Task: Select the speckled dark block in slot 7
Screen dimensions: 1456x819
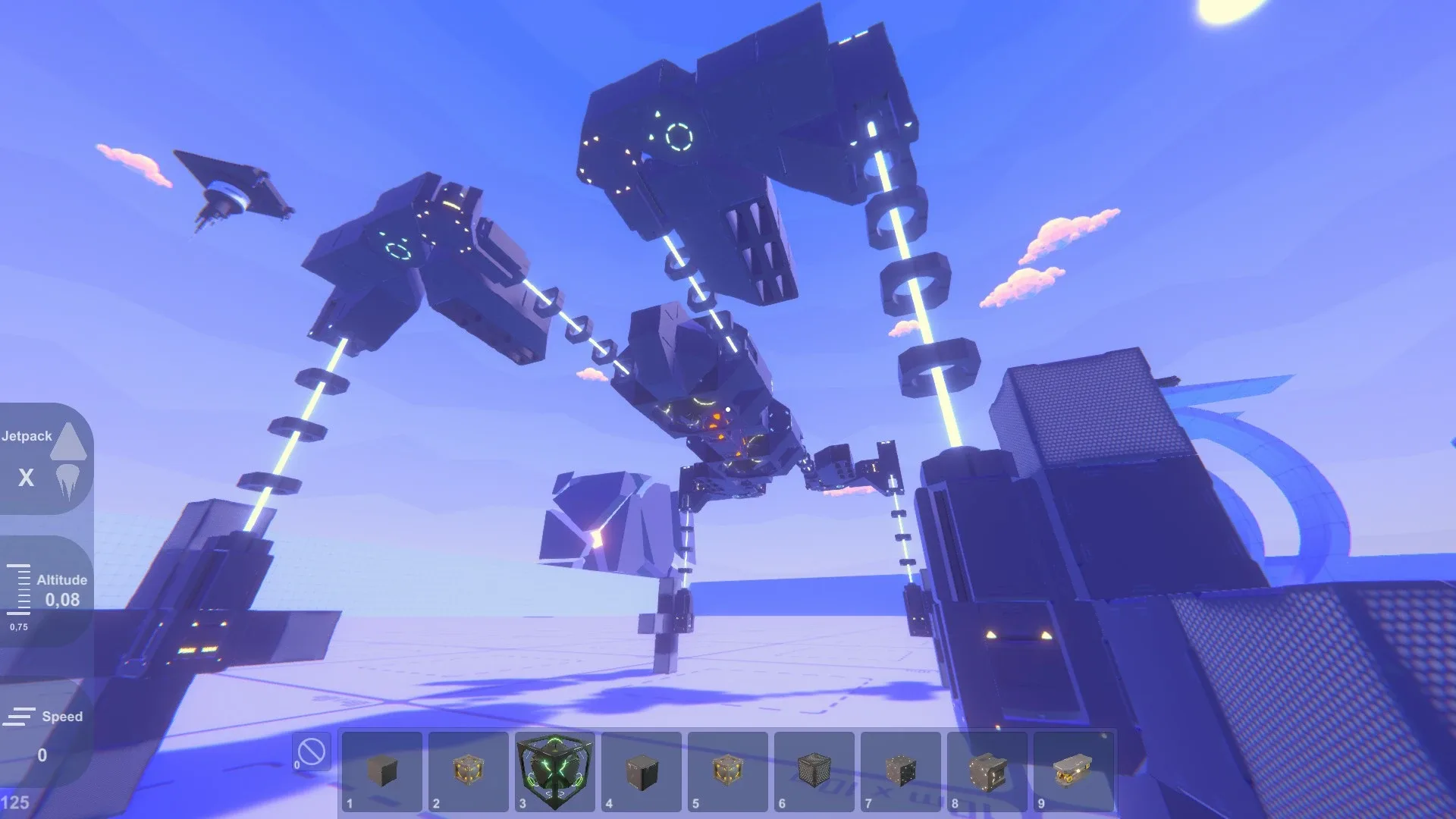Action: [x=900, y=766]
